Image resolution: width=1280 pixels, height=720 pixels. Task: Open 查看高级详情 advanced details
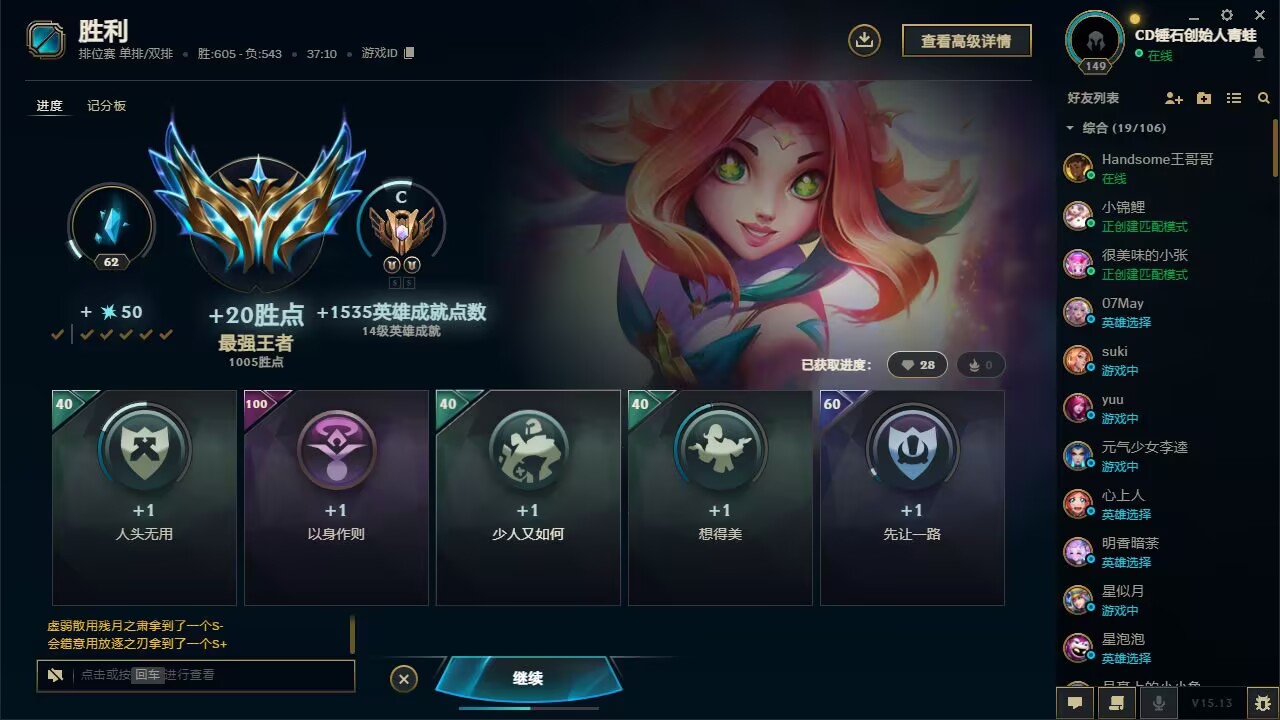[966, 41]
